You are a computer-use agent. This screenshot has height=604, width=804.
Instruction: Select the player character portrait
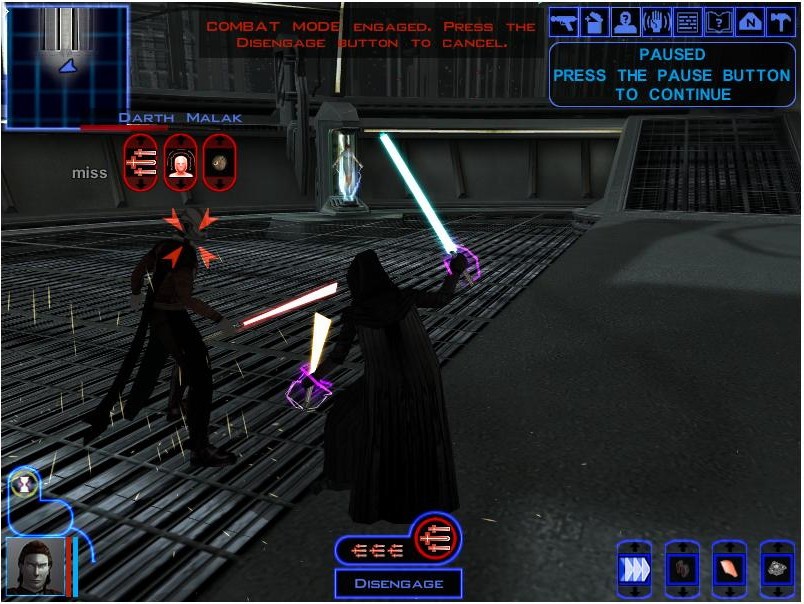(x=34, y=568)
